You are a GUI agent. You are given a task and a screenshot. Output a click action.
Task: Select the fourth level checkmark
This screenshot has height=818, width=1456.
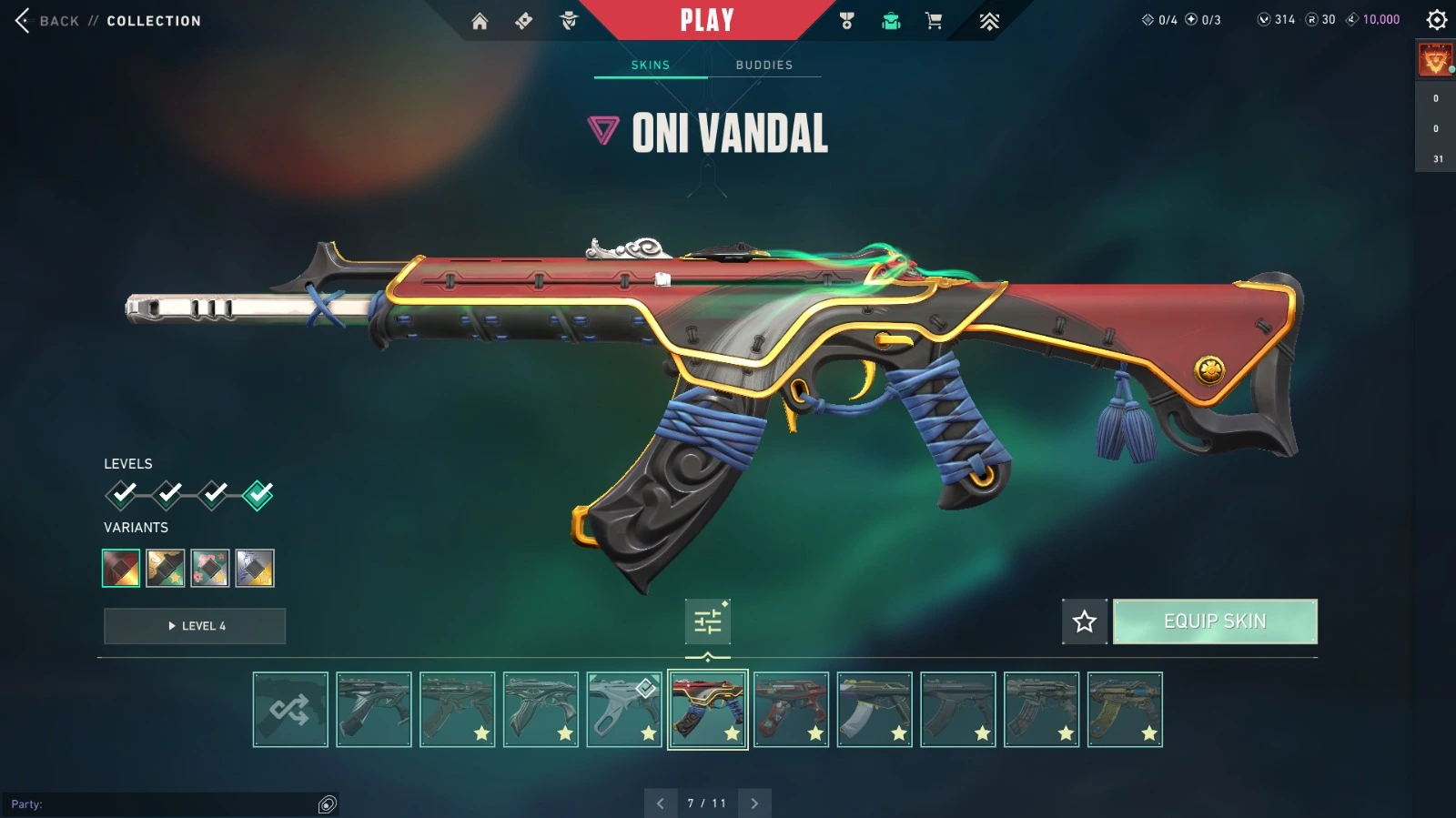point(258,494)
